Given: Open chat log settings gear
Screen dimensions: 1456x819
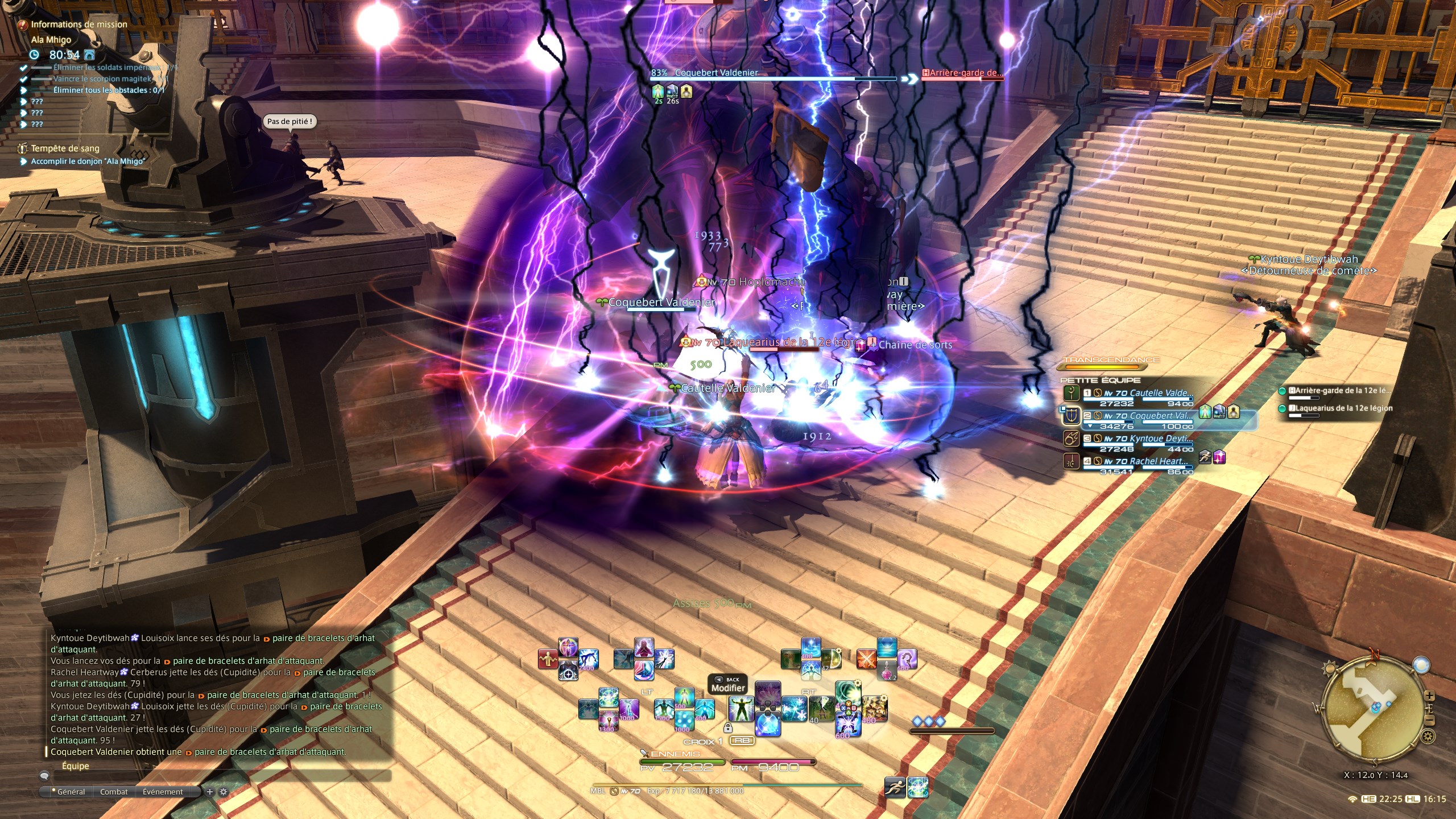Looking at the screenshot, I should coord(224,792).
